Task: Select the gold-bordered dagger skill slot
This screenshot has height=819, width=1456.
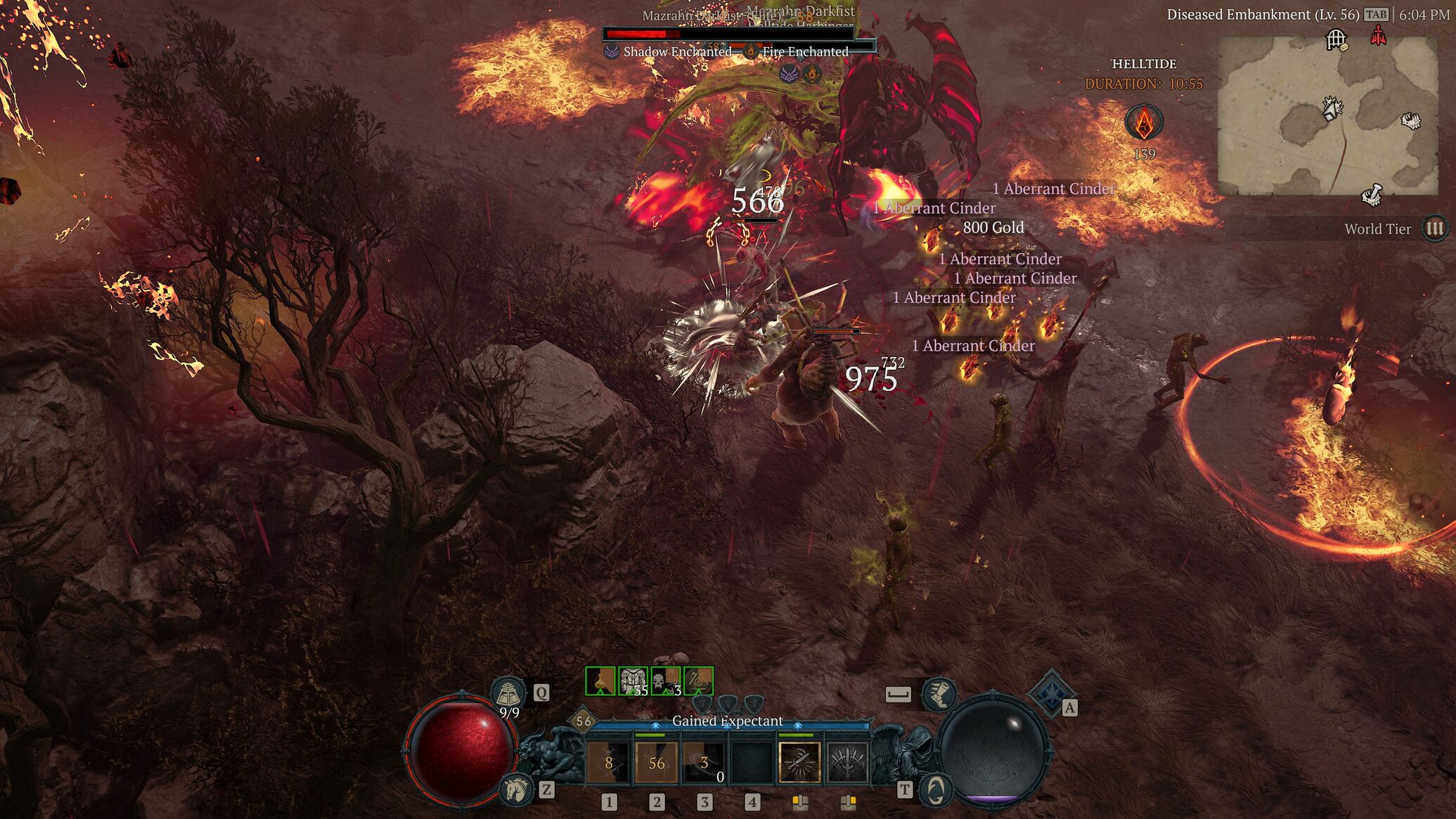Action: pyautogui.click(x=799, y=763)
